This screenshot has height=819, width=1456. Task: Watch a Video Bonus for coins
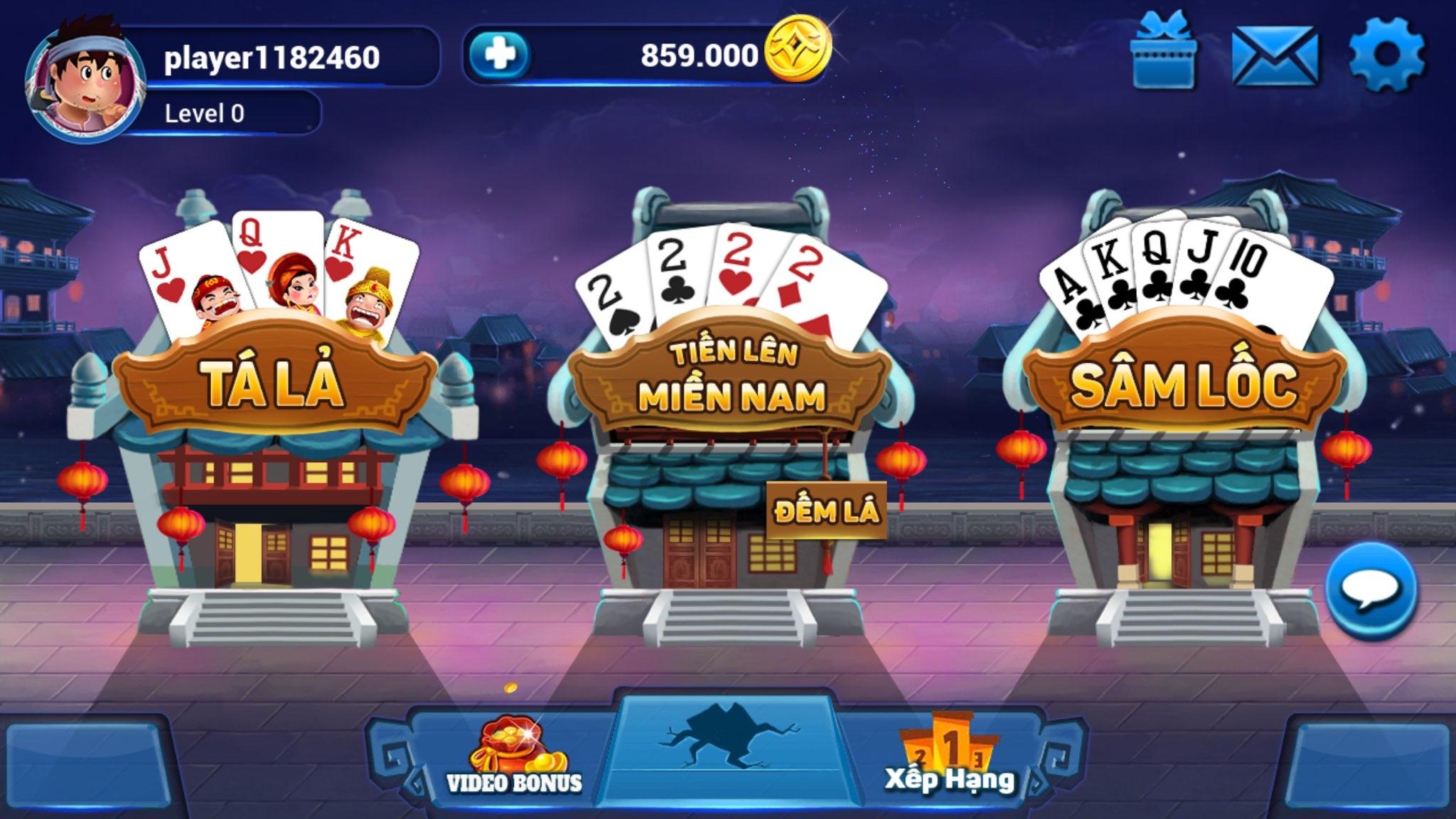pos(513,757)
